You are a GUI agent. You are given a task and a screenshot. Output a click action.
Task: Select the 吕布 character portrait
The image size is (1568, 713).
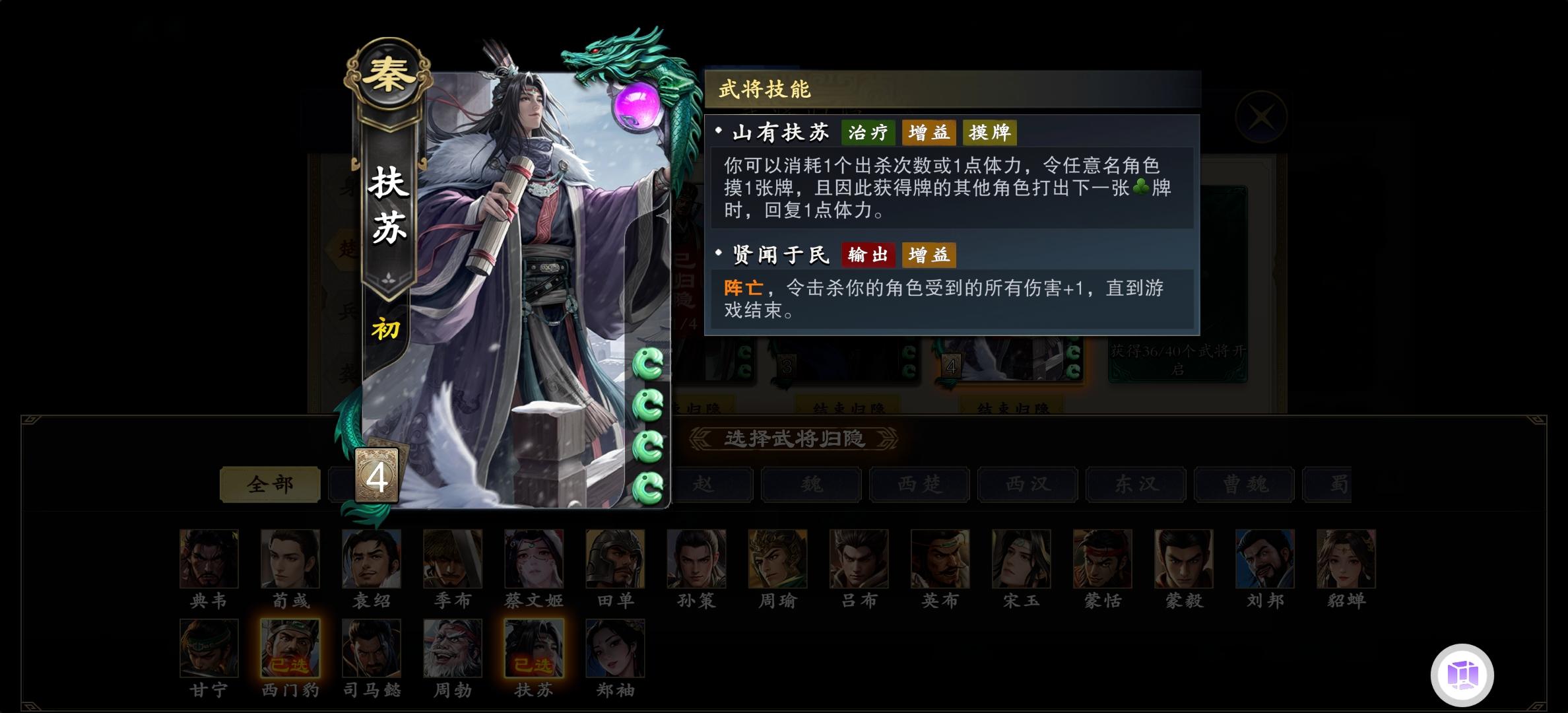coord(859,560)
